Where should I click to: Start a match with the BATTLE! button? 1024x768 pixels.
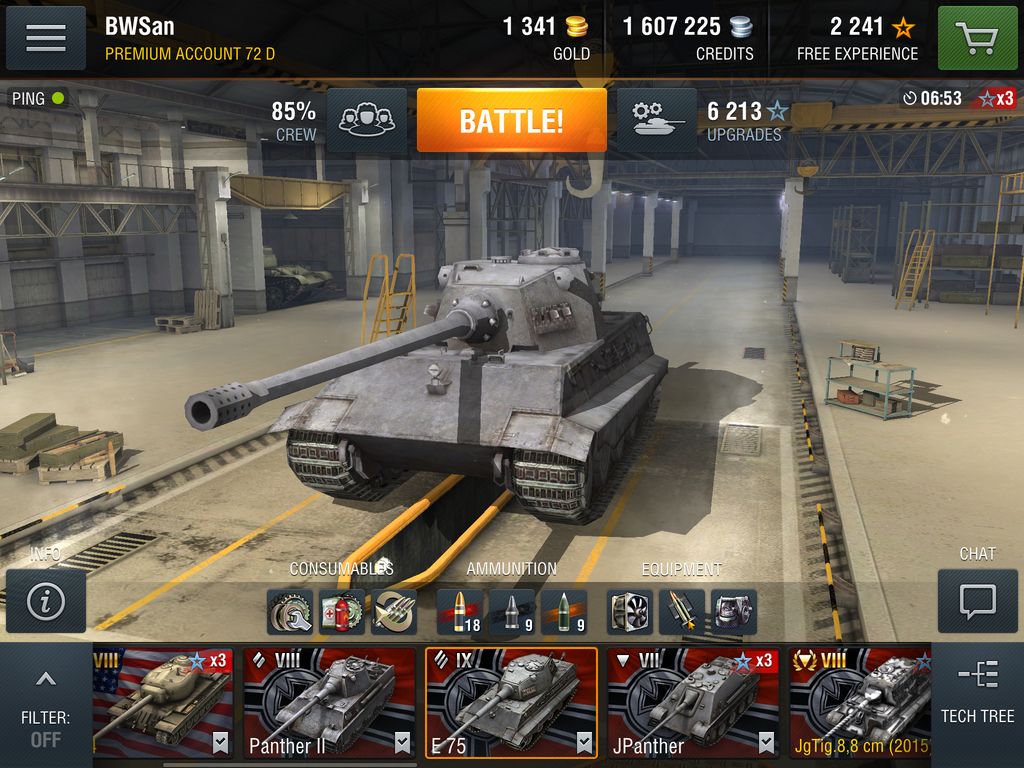[511, 121]
